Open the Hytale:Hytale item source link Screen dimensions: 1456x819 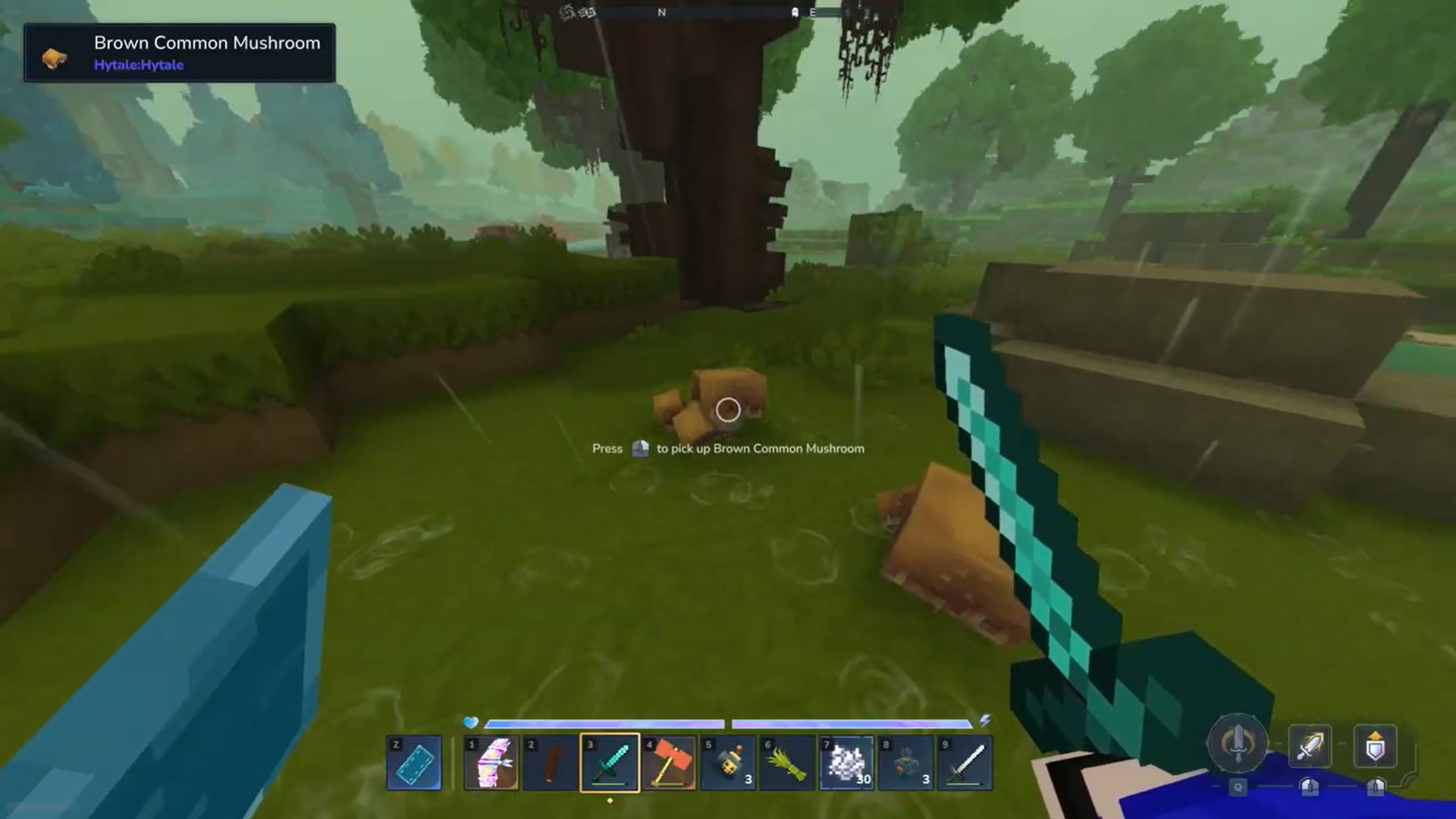138,65
